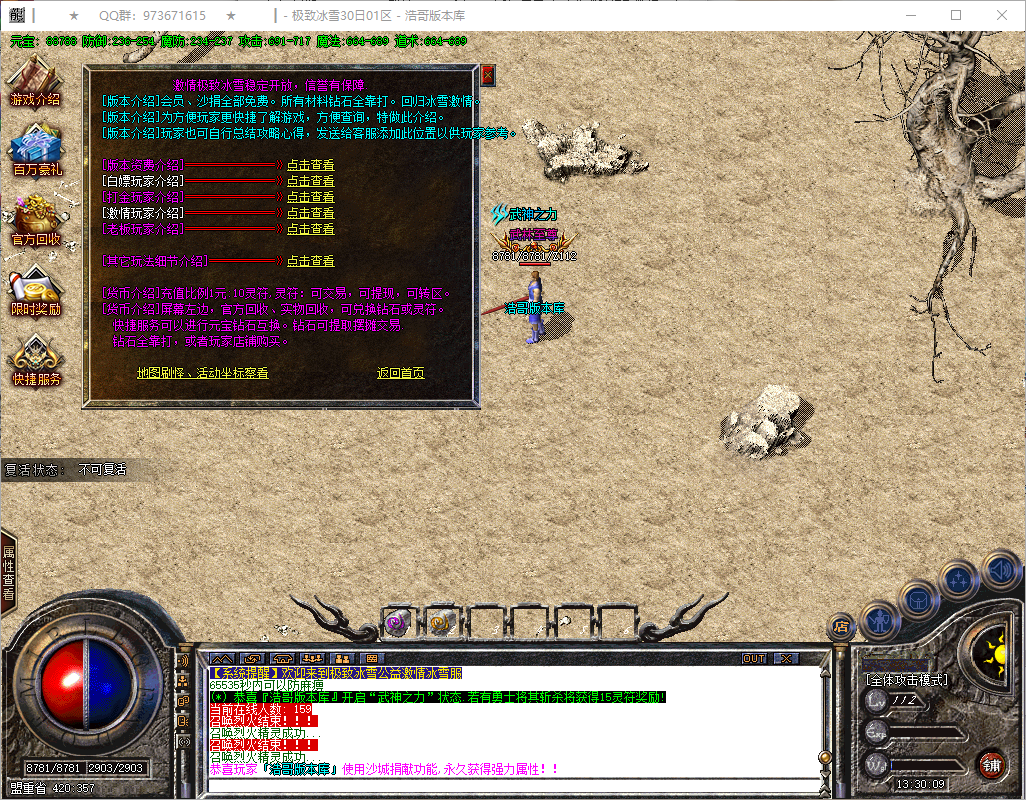Show the 打金玩家介绍 details
Screen dimensions: 1026x800
click(310, 197)
